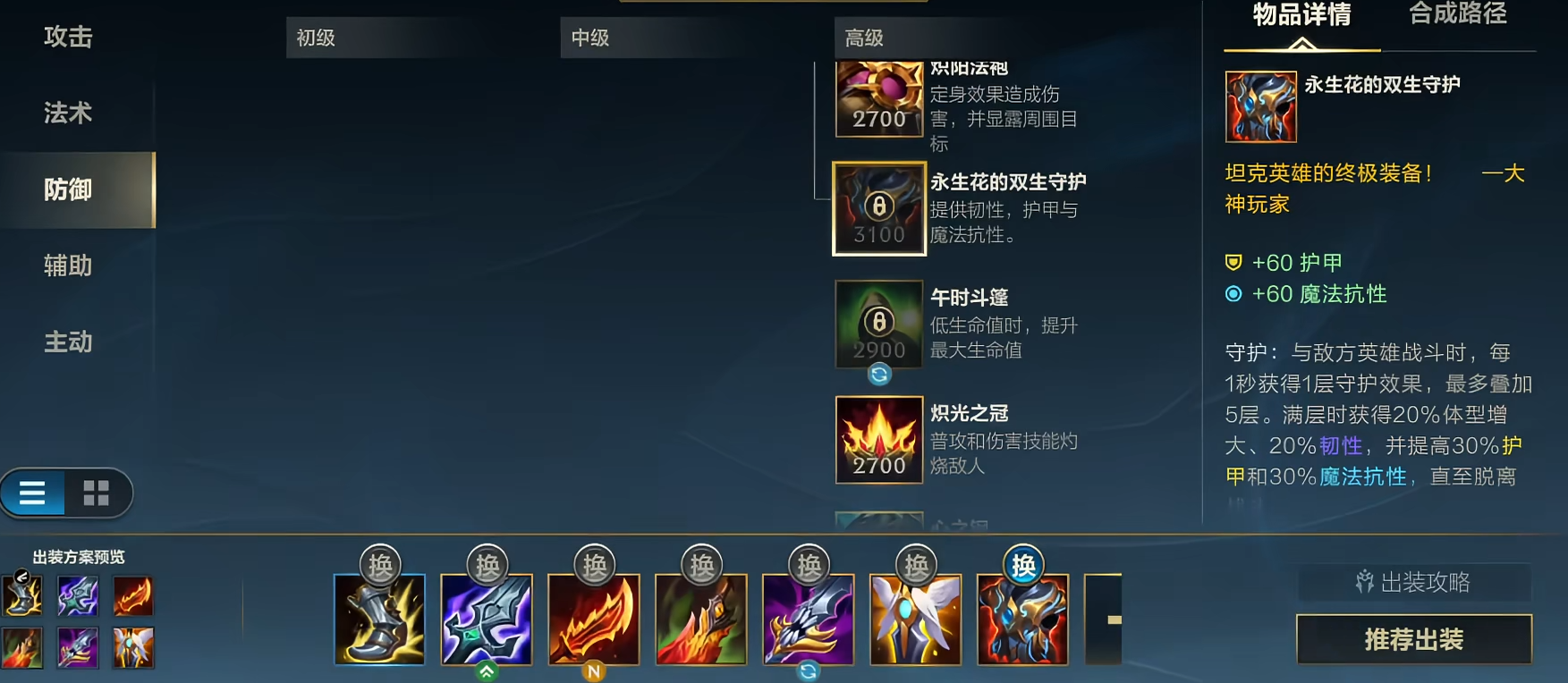1568x683 pixels.
Task: Click the +60 魔法抗性 stat icon
Action: tap(1234, 294)
